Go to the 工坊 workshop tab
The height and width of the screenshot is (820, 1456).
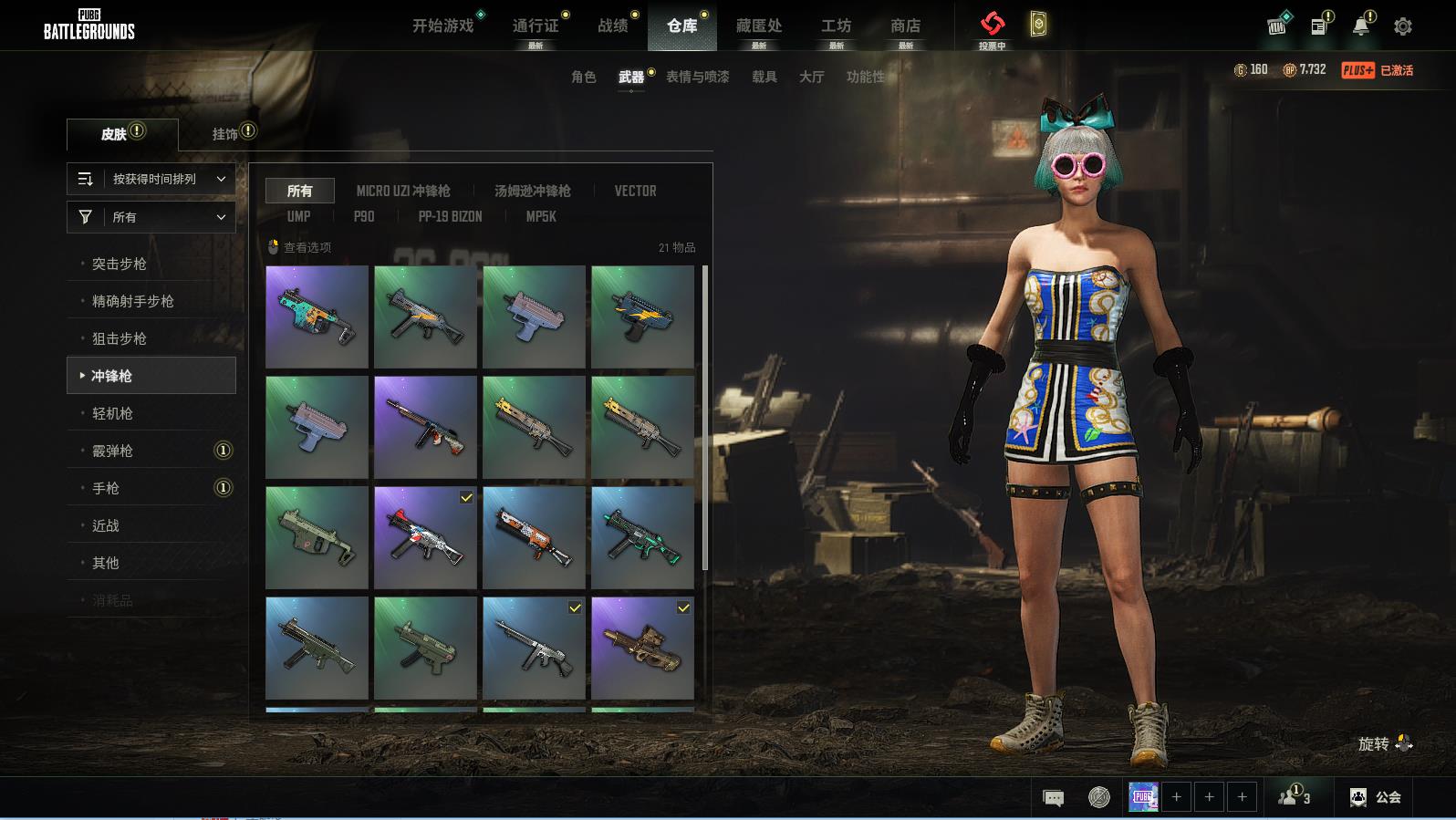[x=836, y=26]
